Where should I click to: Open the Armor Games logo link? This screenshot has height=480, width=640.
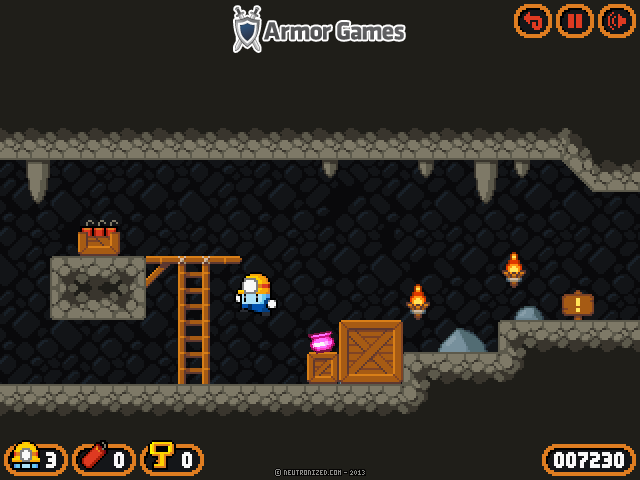(x=319, y=30)
